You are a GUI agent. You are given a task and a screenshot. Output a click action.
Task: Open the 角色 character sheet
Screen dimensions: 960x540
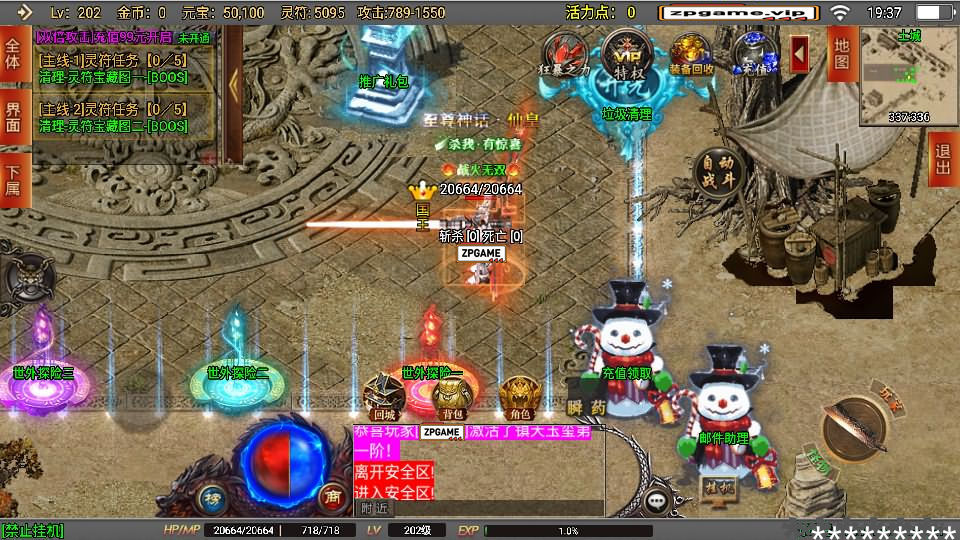tap(519, 397)
